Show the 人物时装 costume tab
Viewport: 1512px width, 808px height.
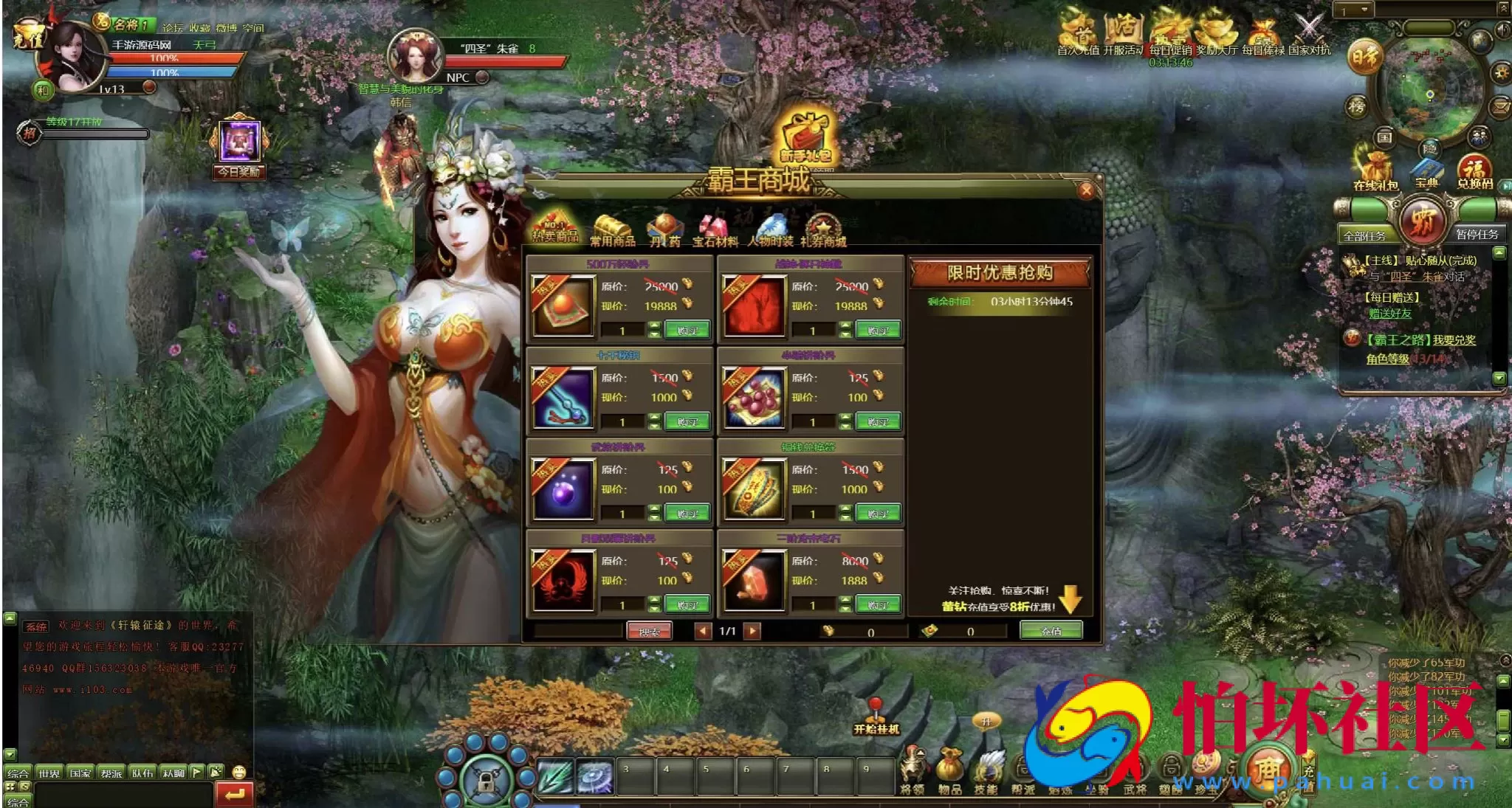pos(770,231)
